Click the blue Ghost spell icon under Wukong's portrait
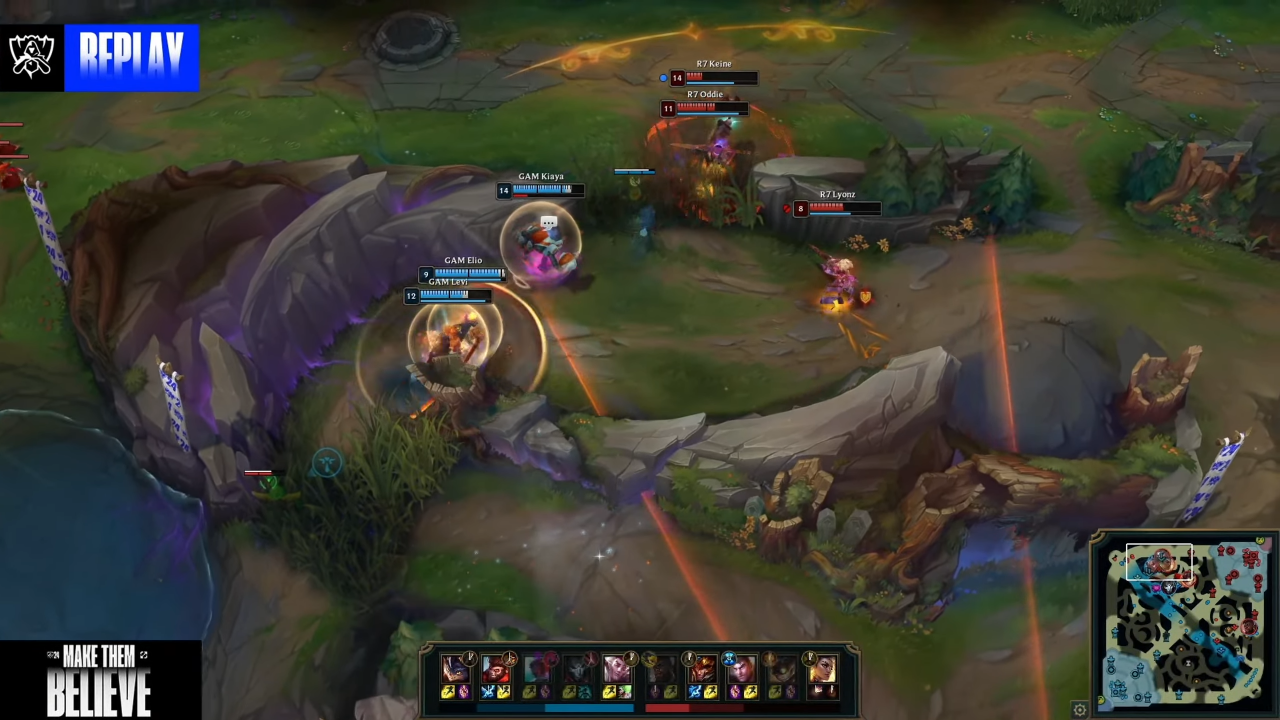1280x720 pixels. [486, 690]
